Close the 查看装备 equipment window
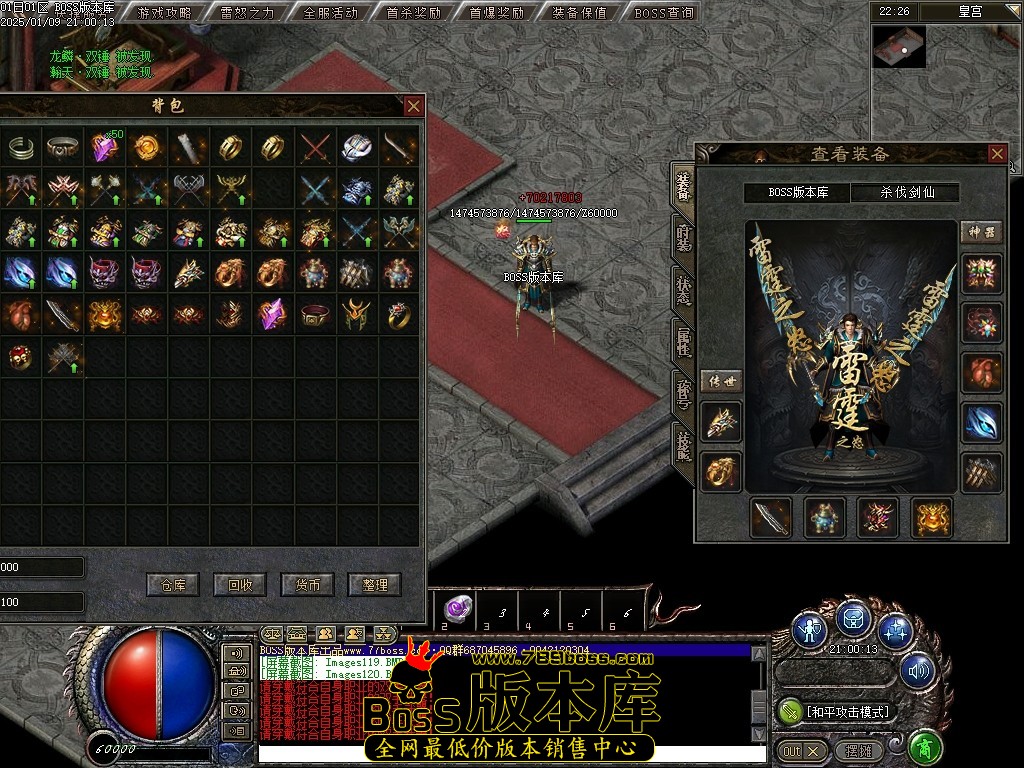The width and height of the screenshot is (1024, 768). (x=996, y=153)
